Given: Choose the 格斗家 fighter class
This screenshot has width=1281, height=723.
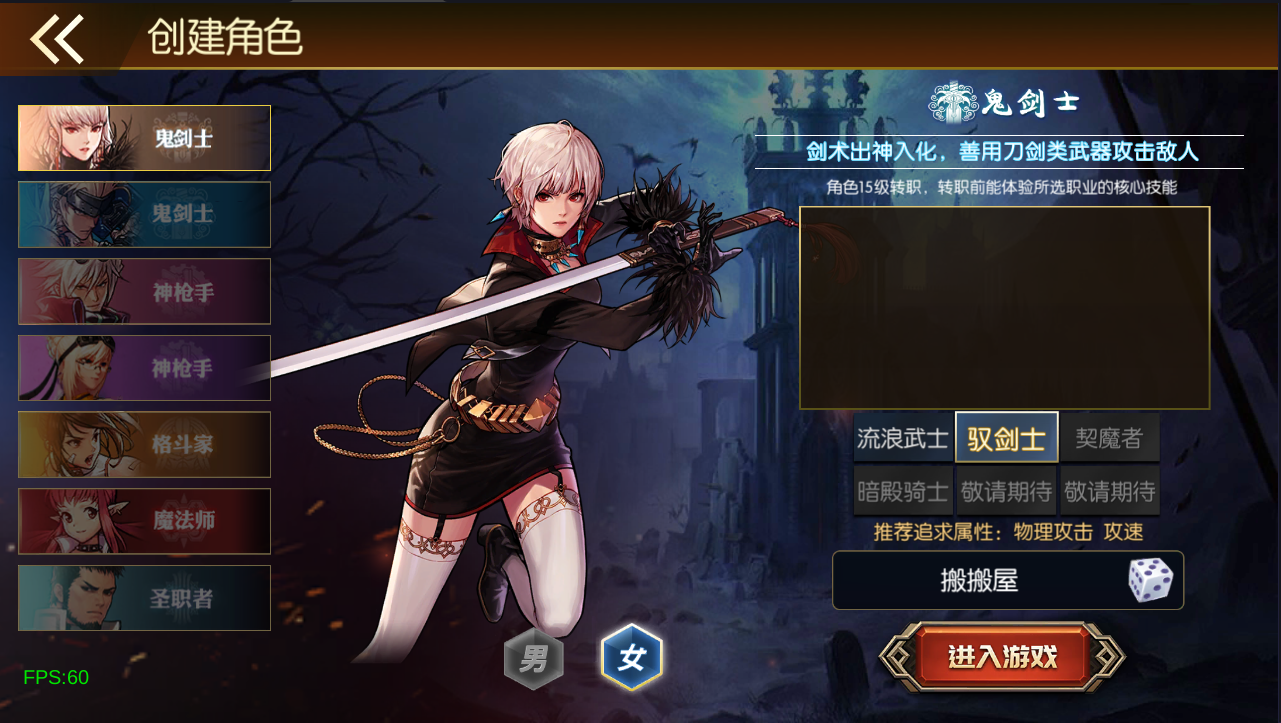Looking at the screenshot, I should [144, 444].
